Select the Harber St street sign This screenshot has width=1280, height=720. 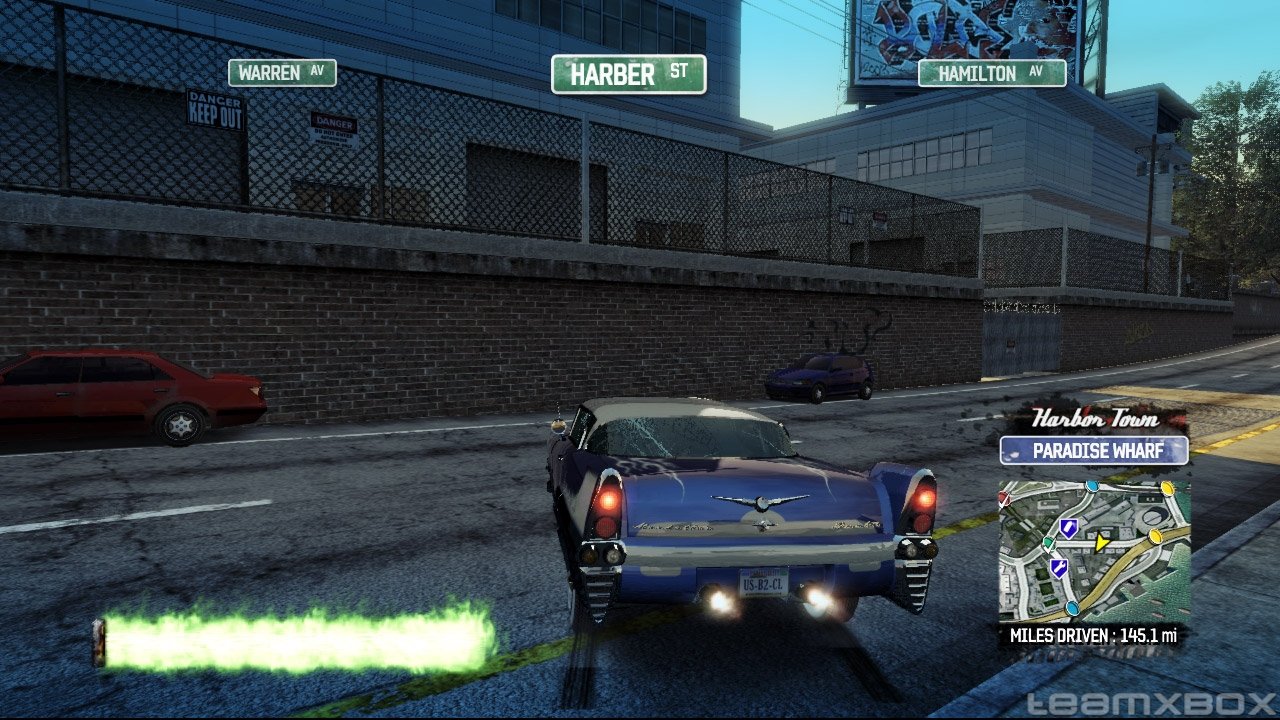628,74
